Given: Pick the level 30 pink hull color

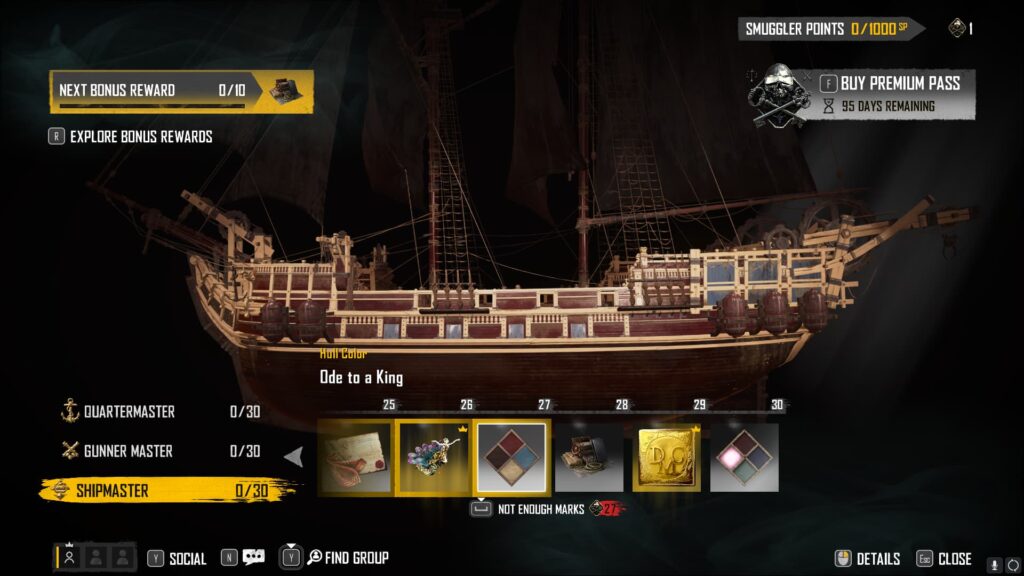Looking at the screenshot, I should pos(744,458).
